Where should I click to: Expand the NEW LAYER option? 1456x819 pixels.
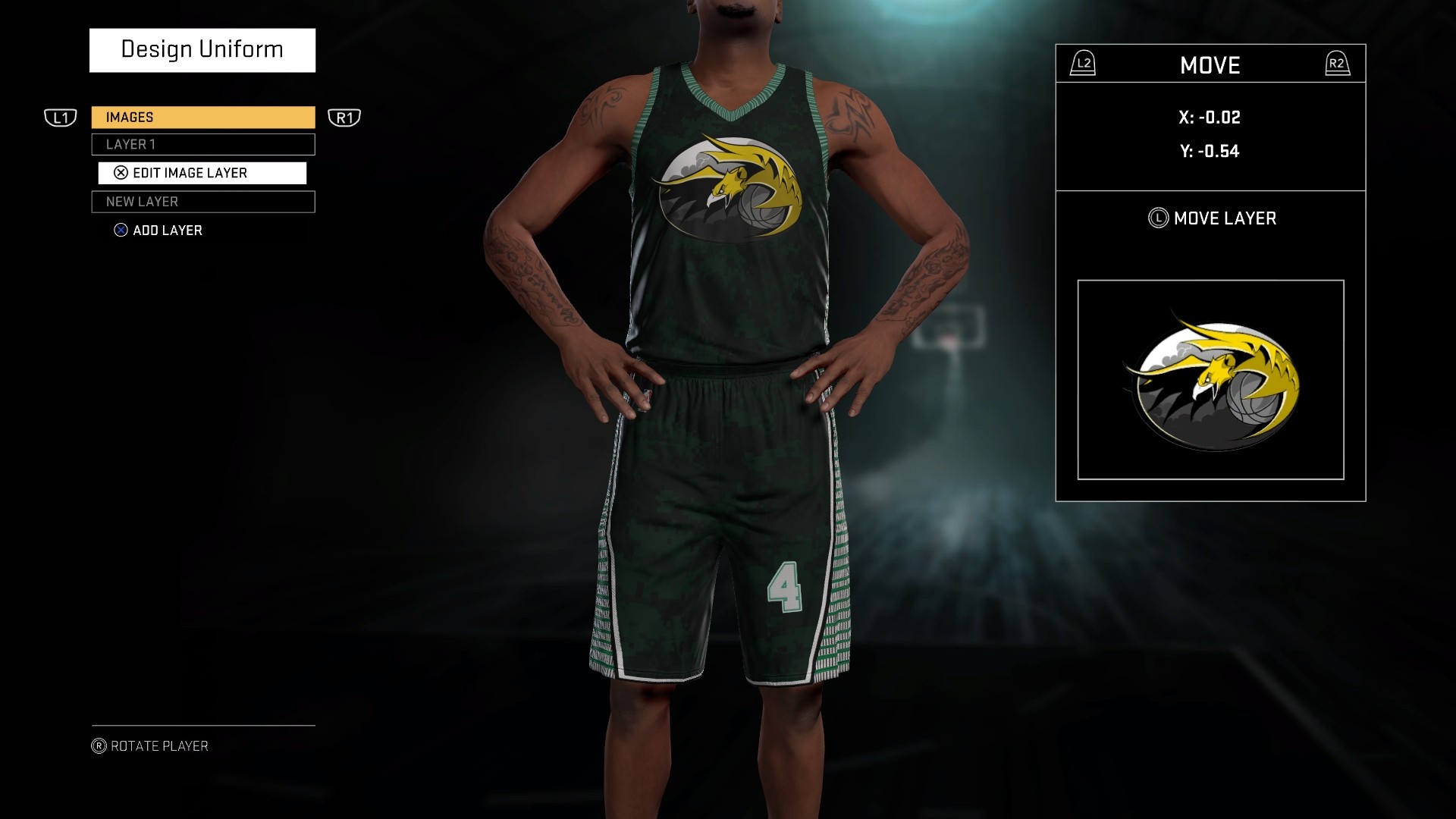(x=202, y=202)
